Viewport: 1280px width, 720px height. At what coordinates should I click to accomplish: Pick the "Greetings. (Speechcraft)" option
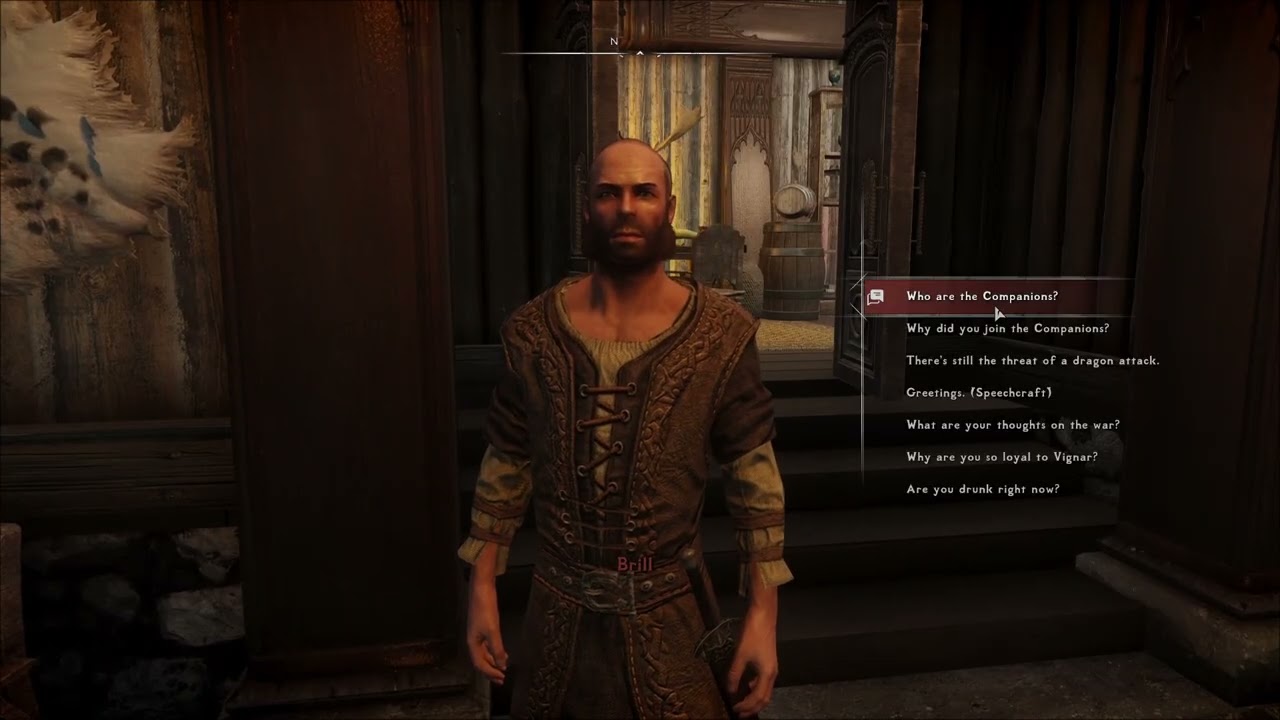coord(978,393)
